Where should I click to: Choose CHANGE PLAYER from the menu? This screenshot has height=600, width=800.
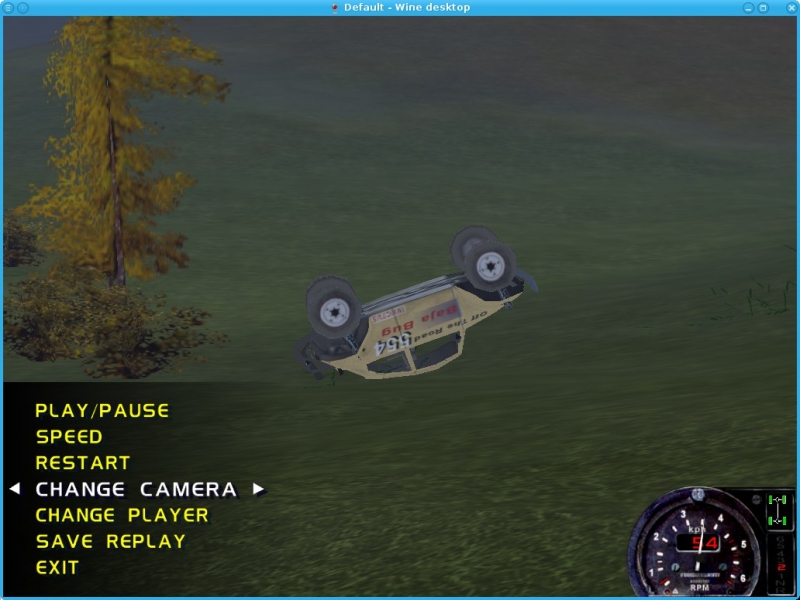(122, 515)
